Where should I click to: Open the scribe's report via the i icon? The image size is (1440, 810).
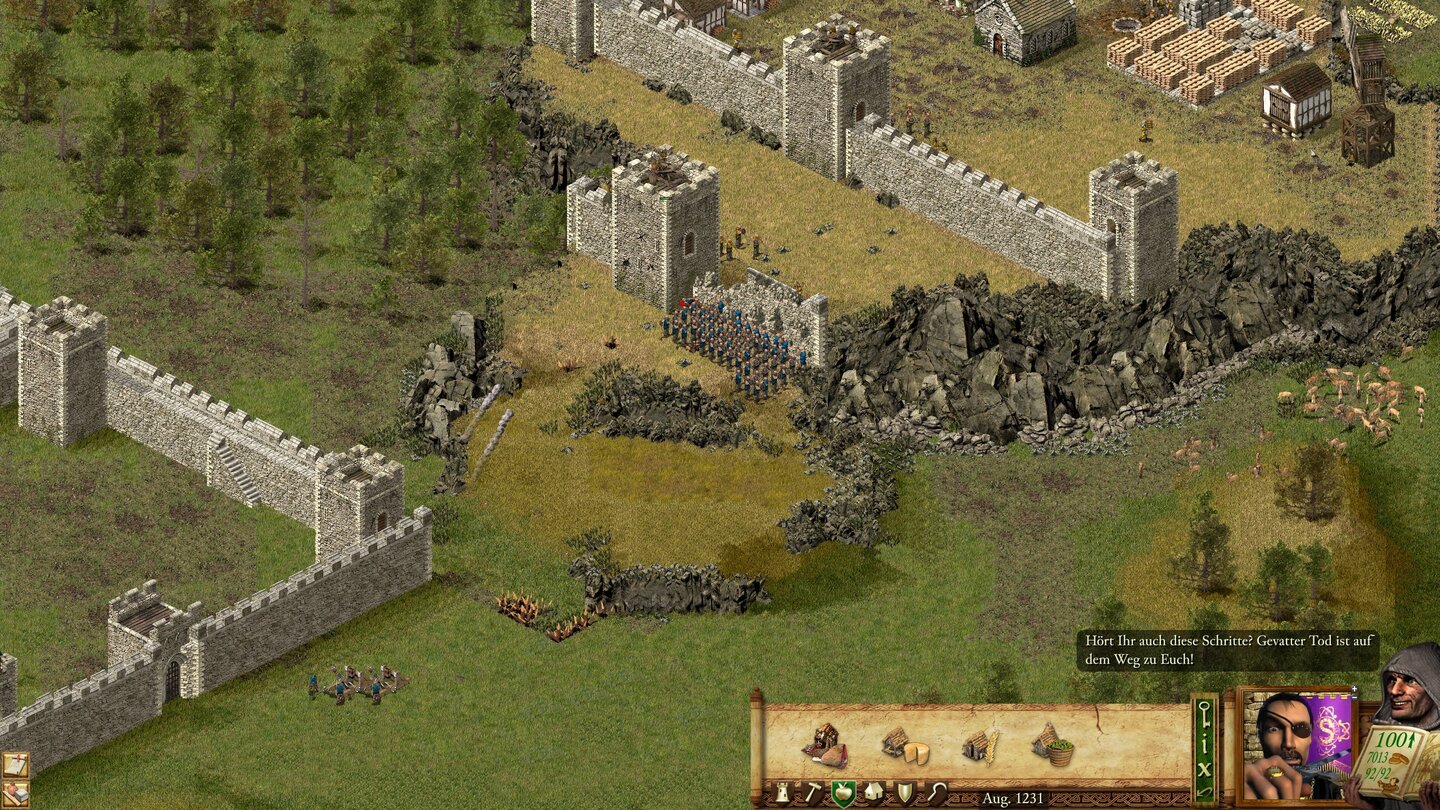tap(1205, 743)
